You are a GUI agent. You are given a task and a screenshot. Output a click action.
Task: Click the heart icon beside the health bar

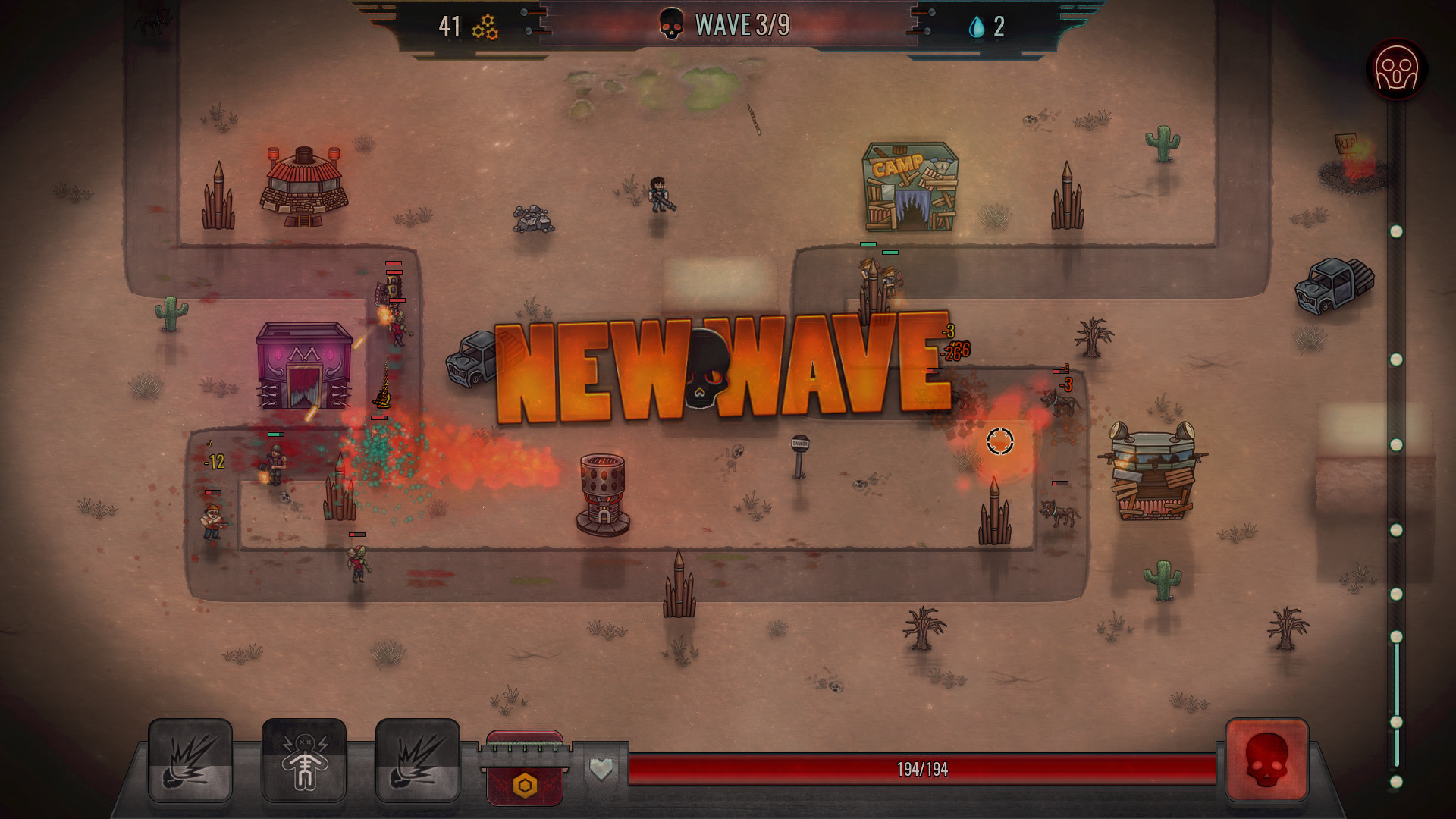tap(599, 769)
